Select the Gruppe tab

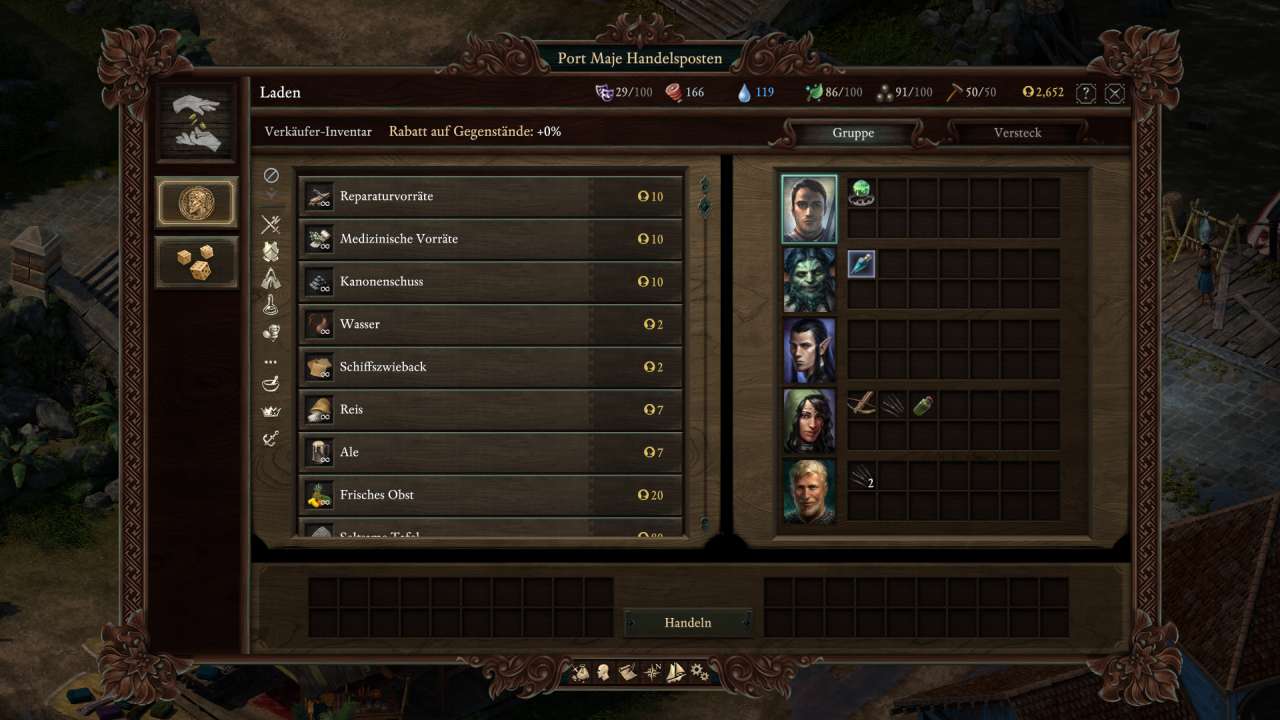pyautogui.click(x=852, y=133)
